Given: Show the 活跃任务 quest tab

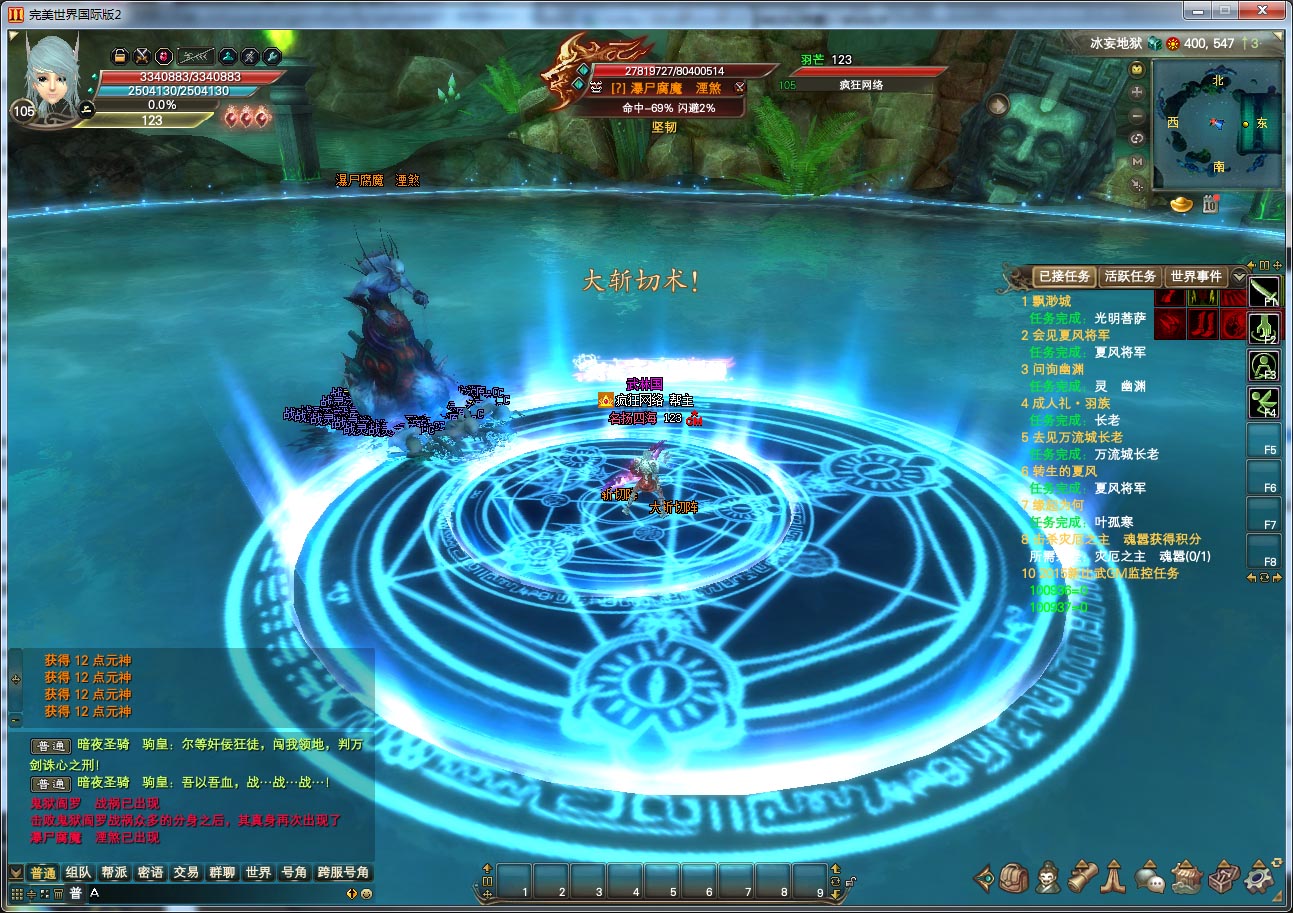Looking at the screenshot, I should 1129,276.
